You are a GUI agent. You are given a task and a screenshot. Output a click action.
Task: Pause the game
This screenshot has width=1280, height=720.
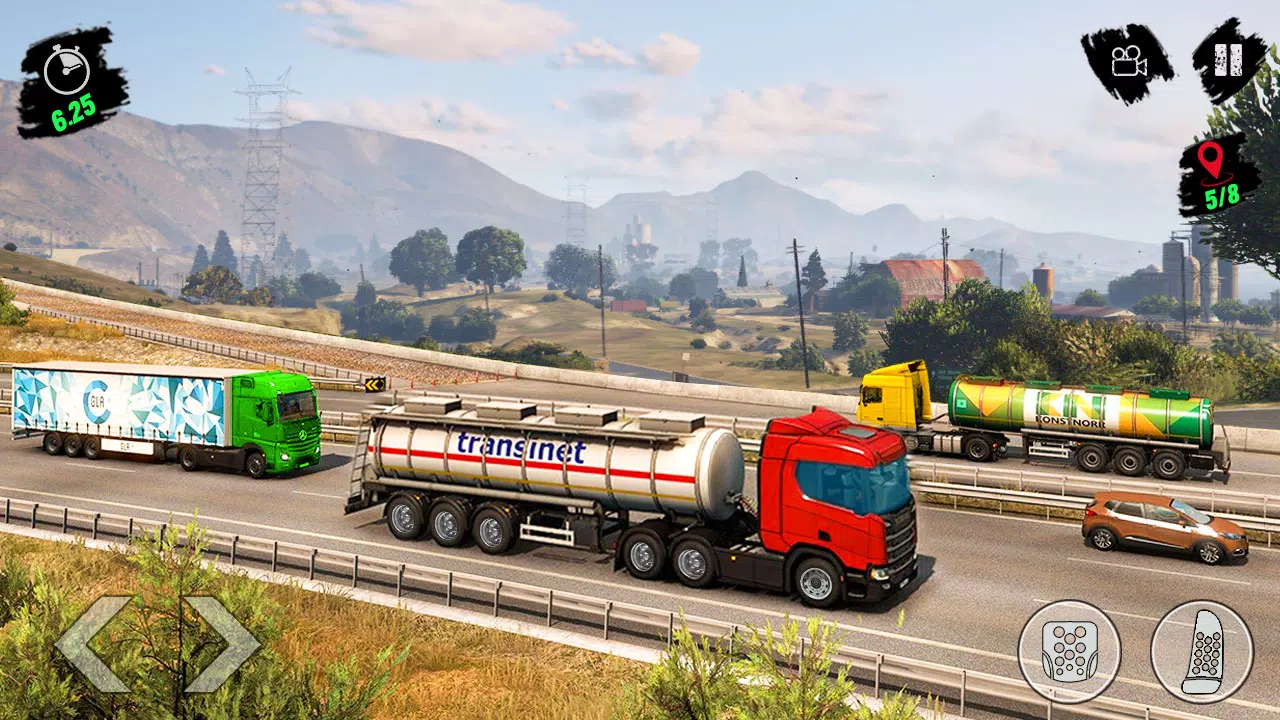1228,60
